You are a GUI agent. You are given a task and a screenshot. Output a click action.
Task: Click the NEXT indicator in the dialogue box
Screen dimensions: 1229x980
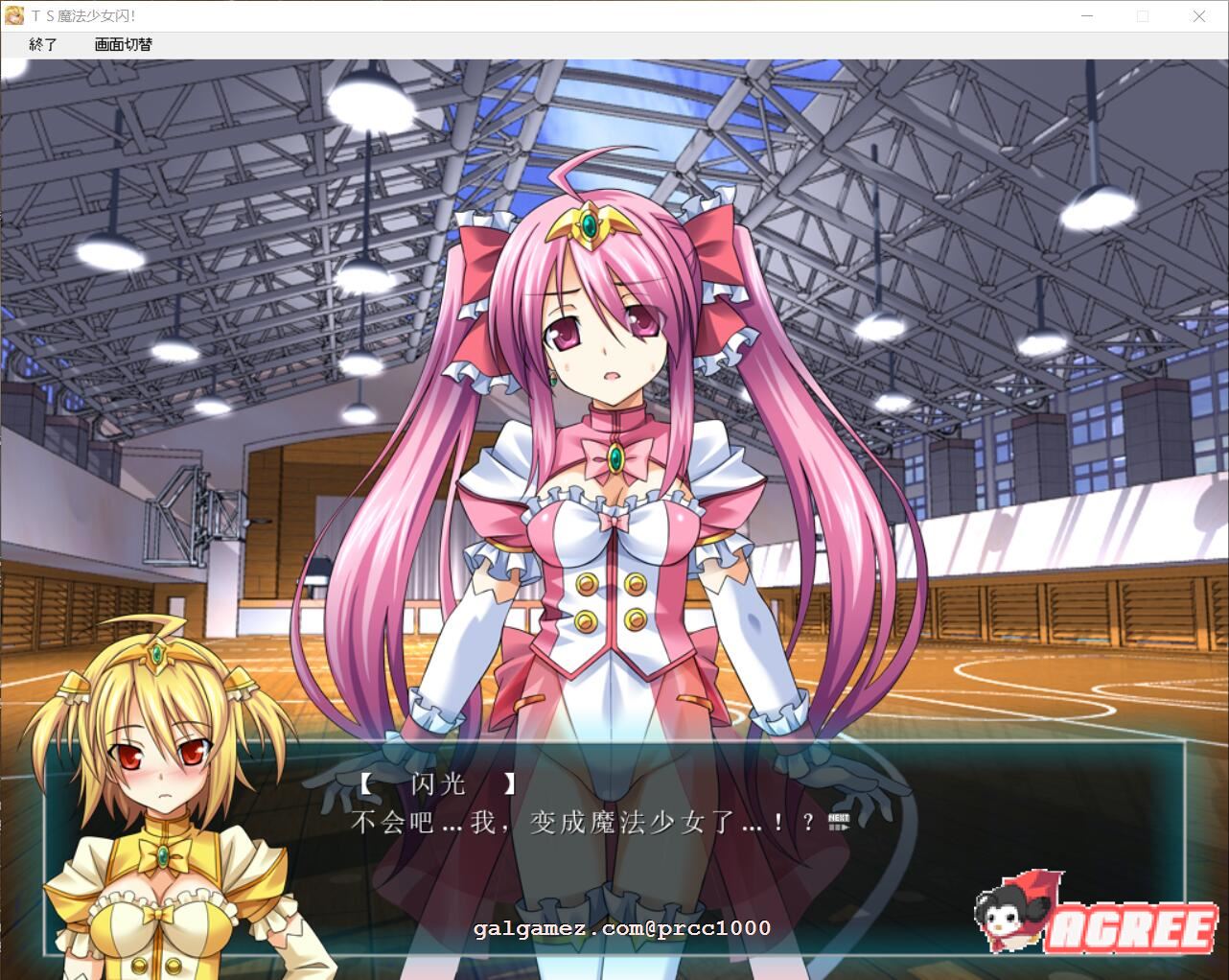(839, 818)
